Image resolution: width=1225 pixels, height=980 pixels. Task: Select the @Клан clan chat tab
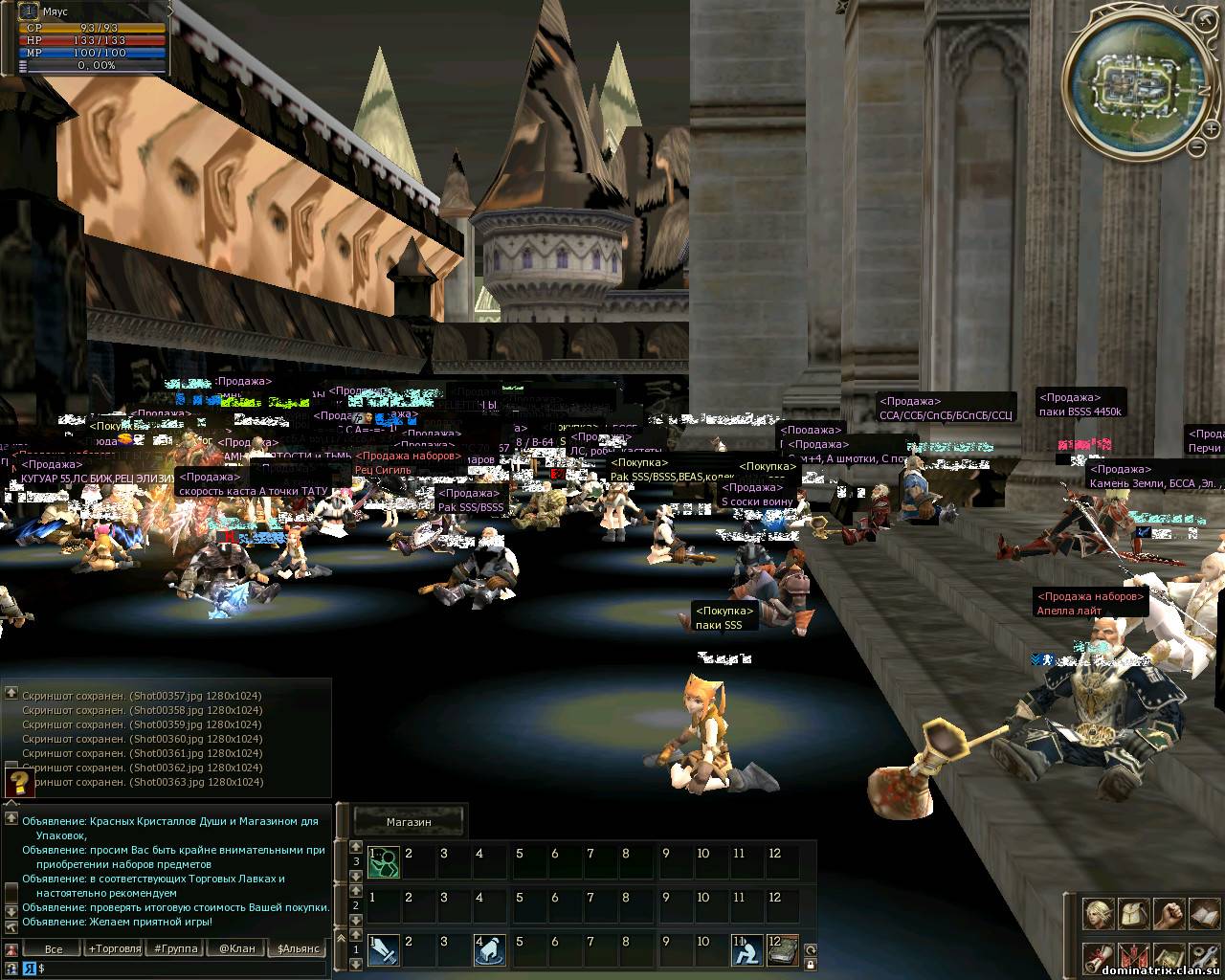[x=236, y=948]
